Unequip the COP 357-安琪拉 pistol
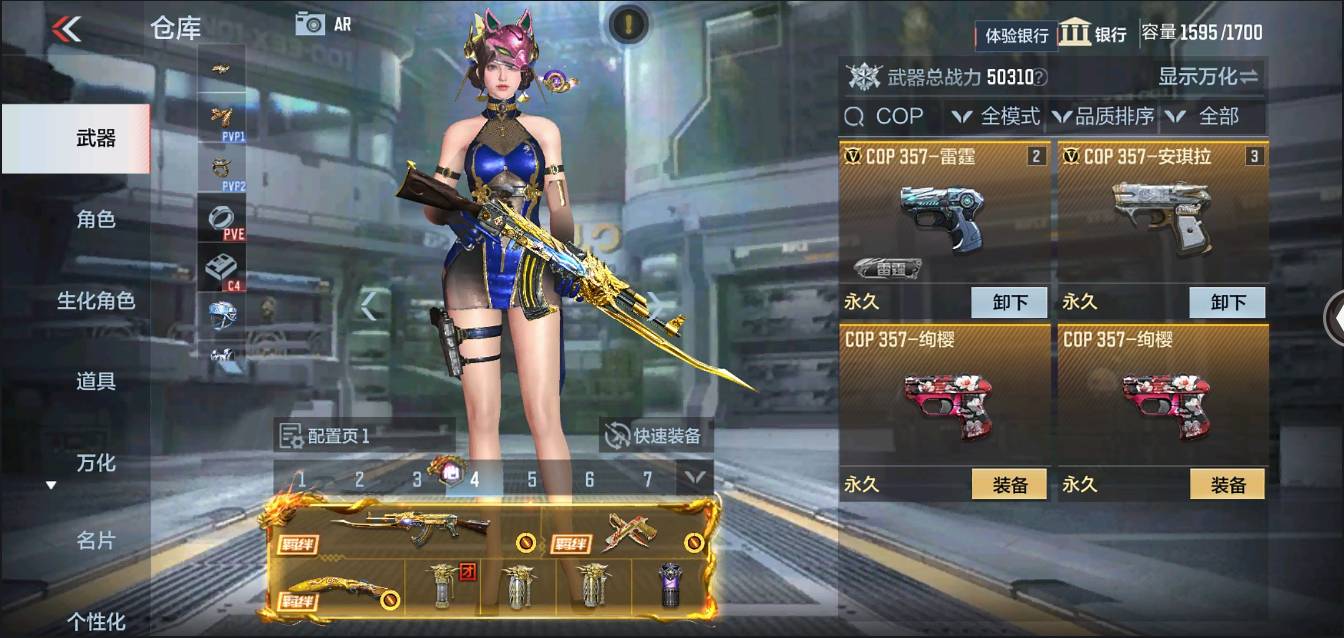Image resolution: width=1344 pixels, height=638 pixels. tap(1227, 302)
